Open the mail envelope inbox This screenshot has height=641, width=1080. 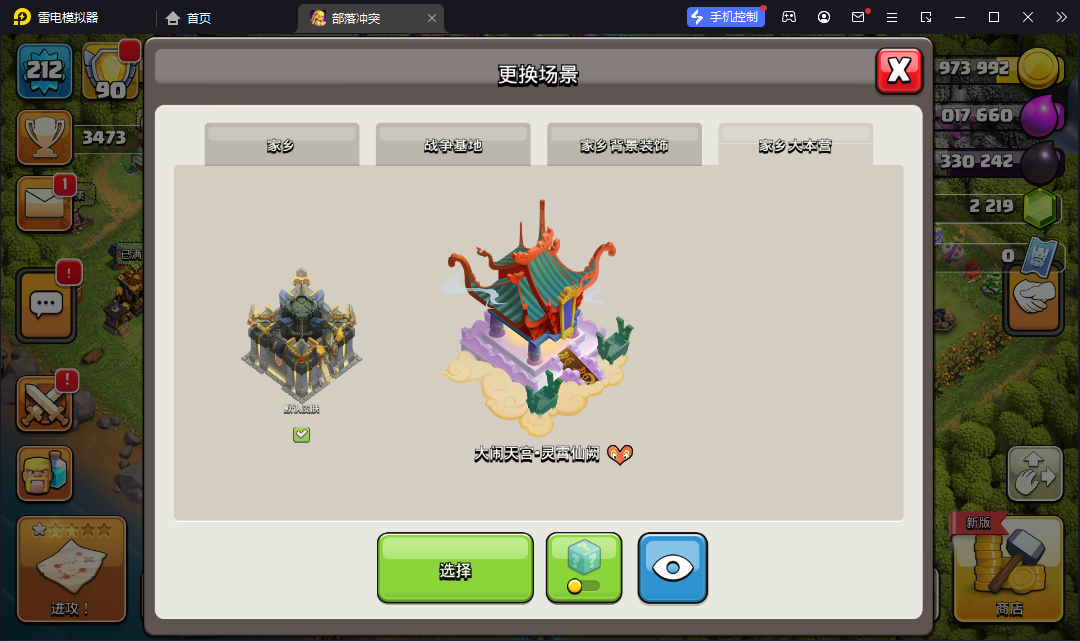tap(44, 203)
